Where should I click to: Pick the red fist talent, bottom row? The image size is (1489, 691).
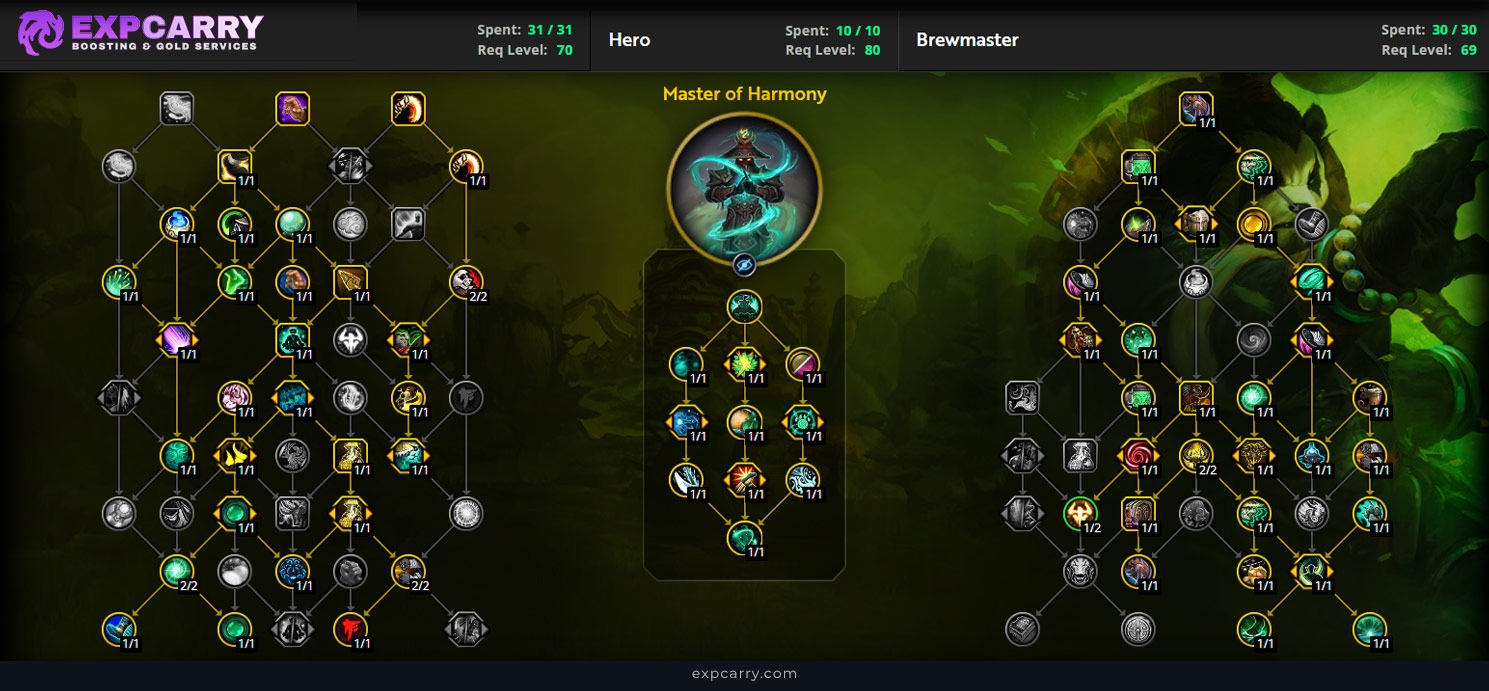point(350,629)
